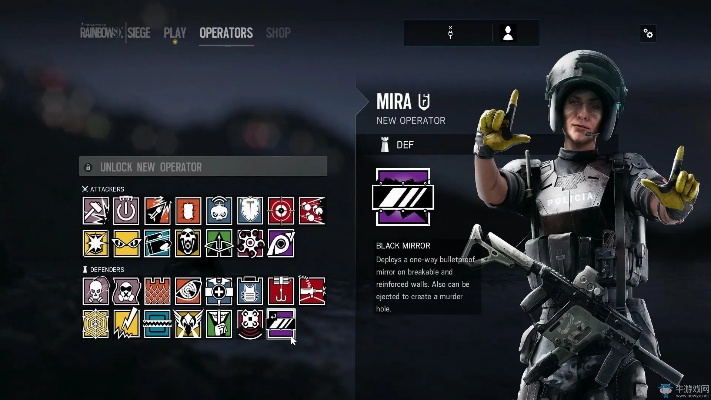Image resolution: width=711 pixels, height=400 pixels.
Task: Select Rook's armor vest operator icon
Action: (x=250, y=291)
